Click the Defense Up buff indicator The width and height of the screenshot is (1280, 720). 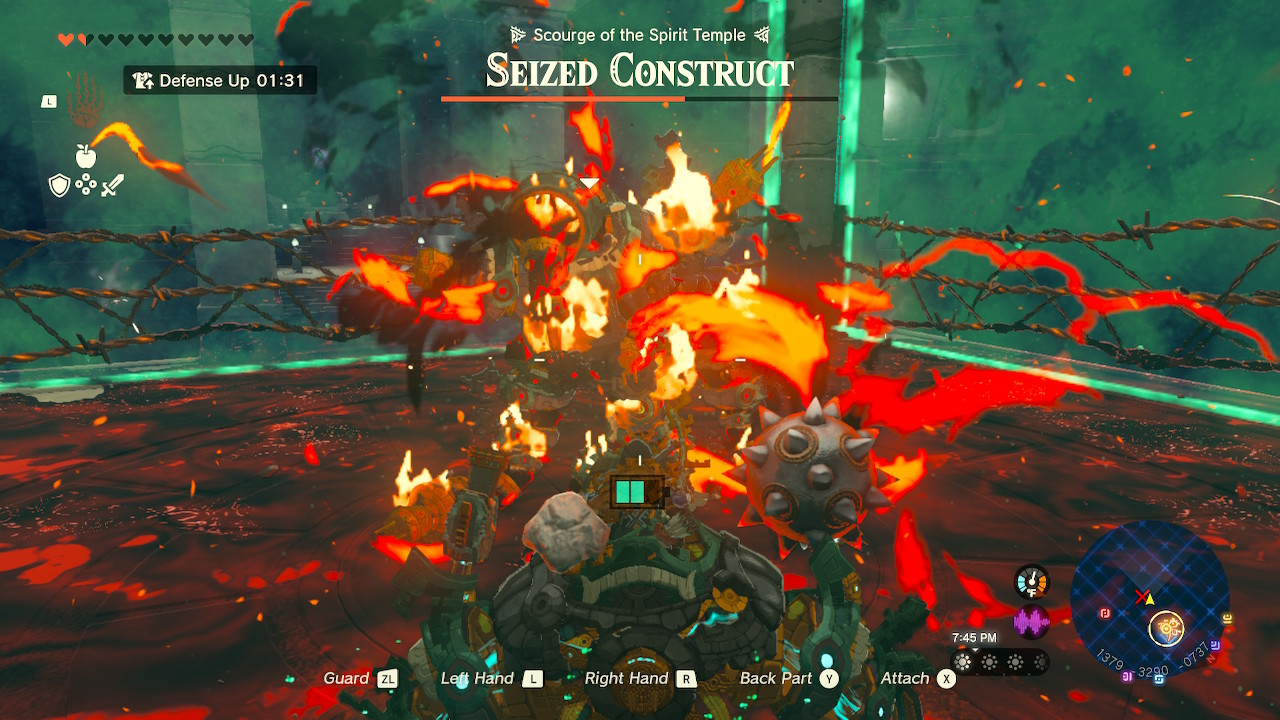(x=220, y=81)
